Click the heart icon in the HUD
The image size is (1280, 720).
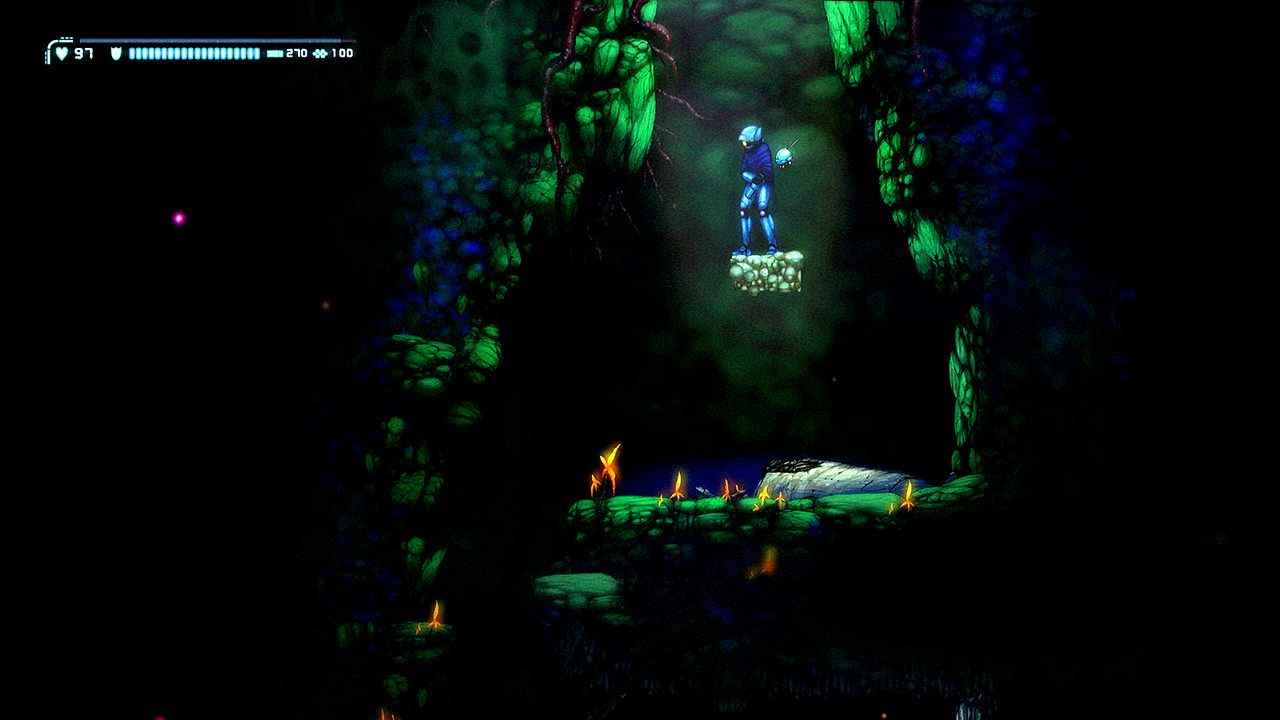(x=61, y=53)
